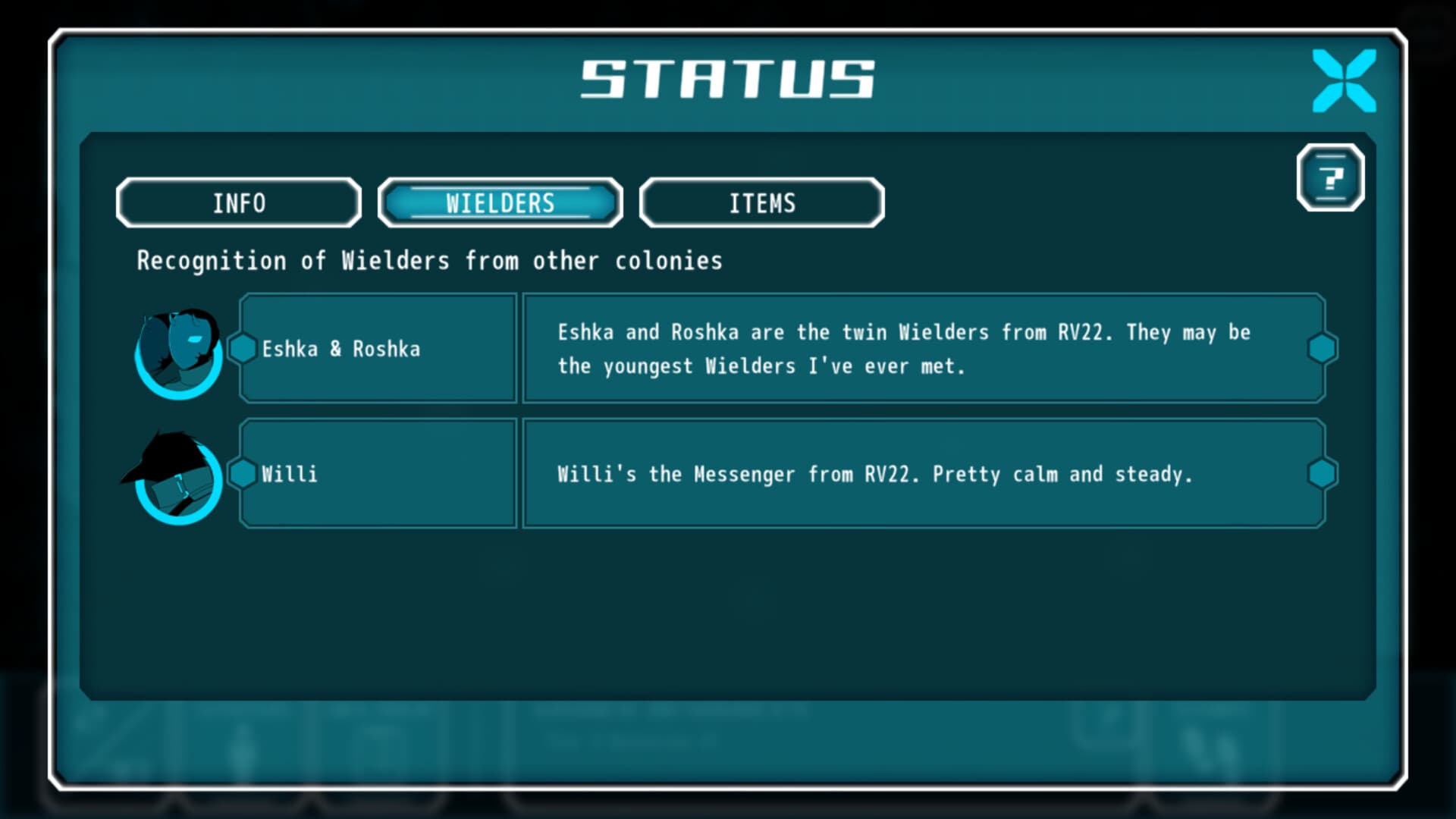1456x819 pixels.
Task: Click the right hexagon on Eshka's description panel
Action: click(1323, 349)
